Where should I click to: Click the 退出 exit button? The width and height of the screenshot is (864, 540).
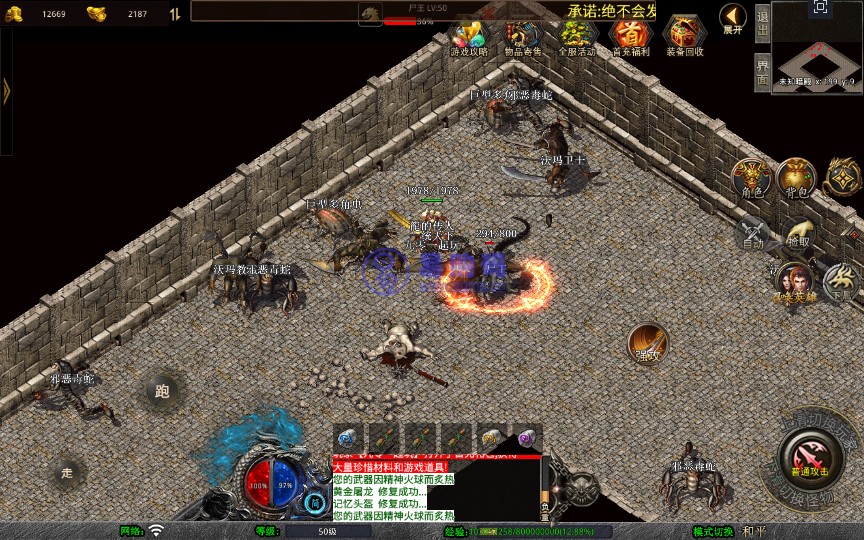click(762, 26)
